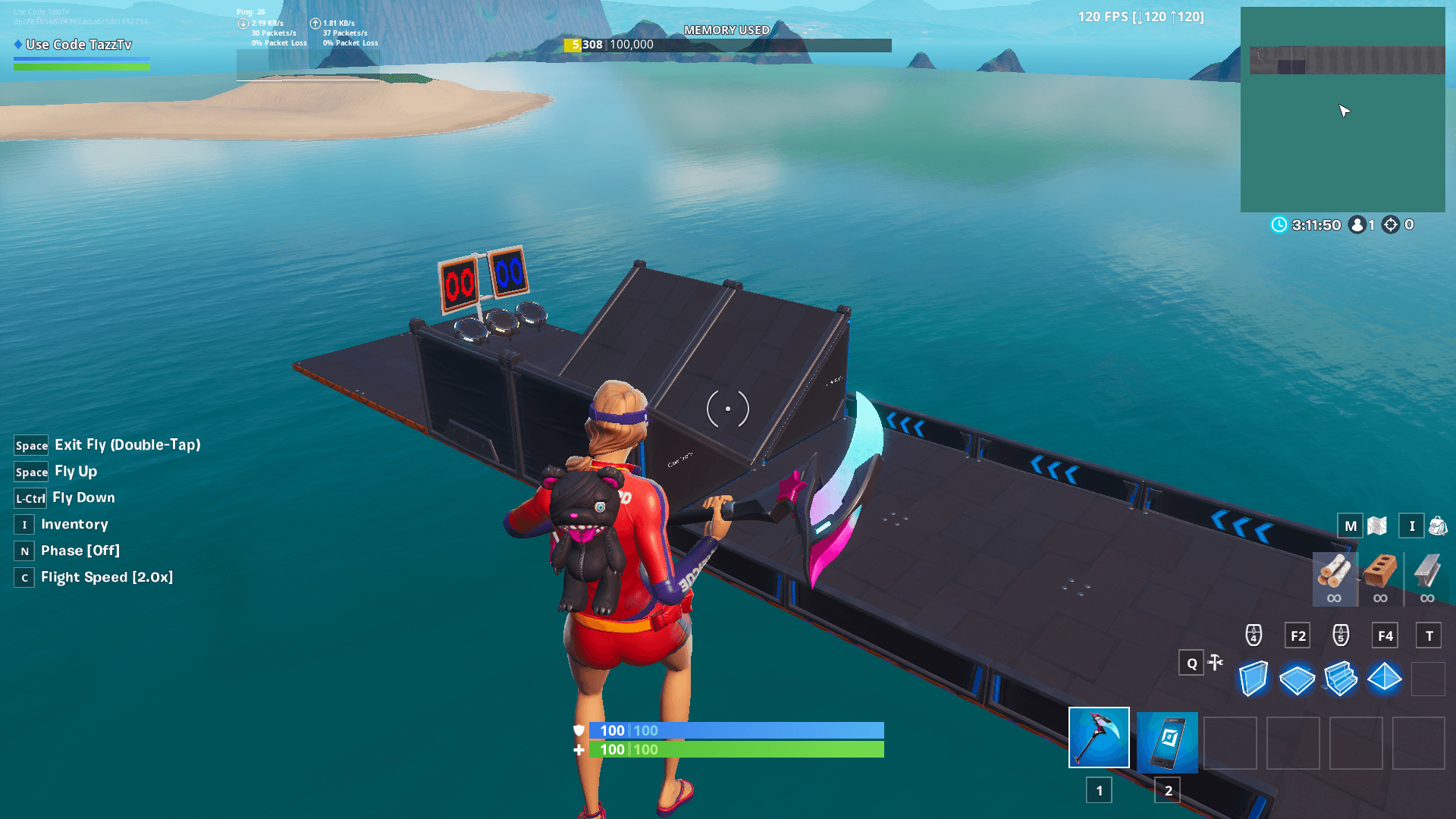Image resolution: width=1456 pixels, height=819 pixels.
Task: Choose the wall build piece icon
Action: click(1253, 677)
